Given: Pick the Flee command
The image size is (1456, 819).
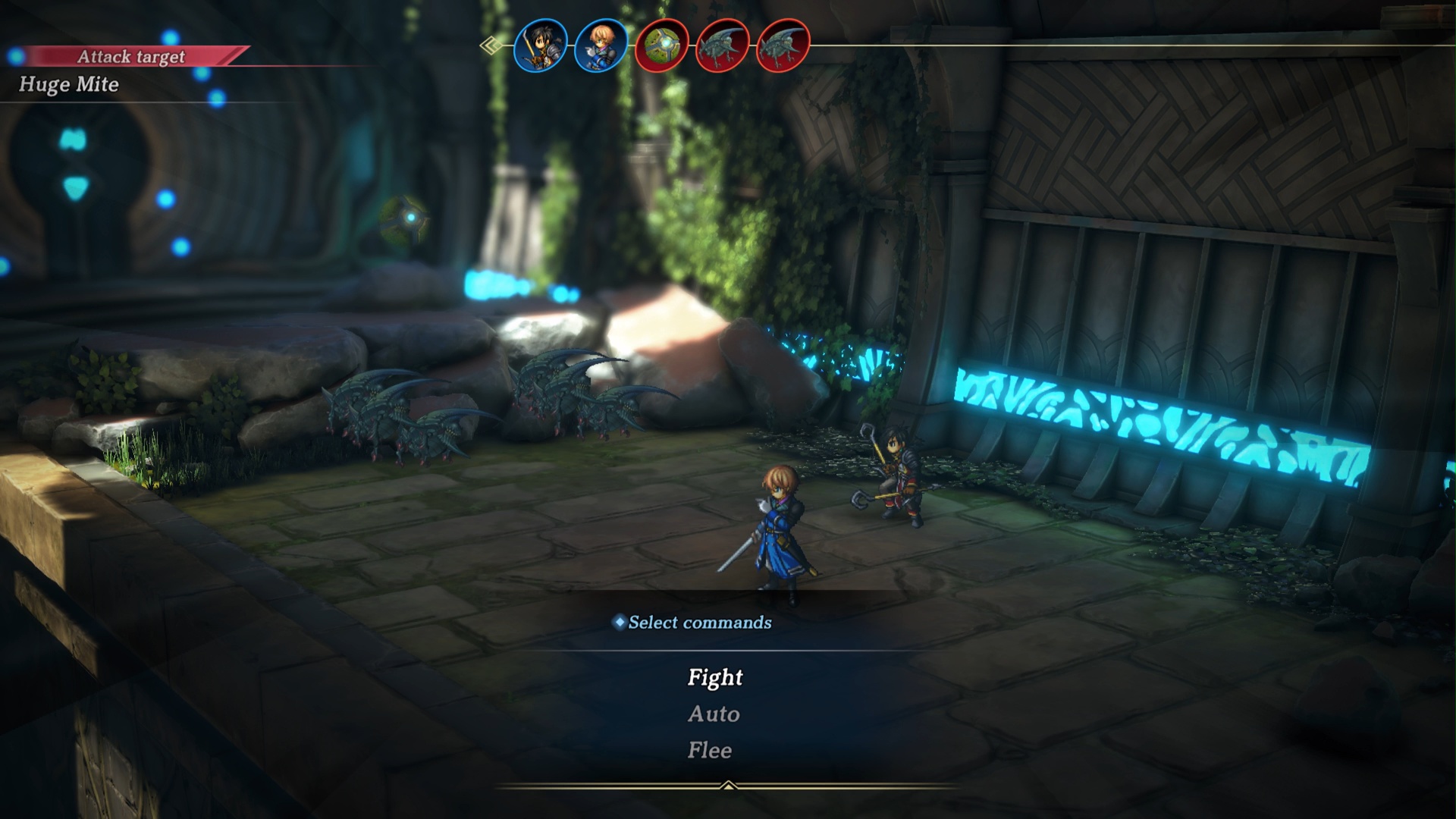Looking at the screenshot, I should 710,750.
